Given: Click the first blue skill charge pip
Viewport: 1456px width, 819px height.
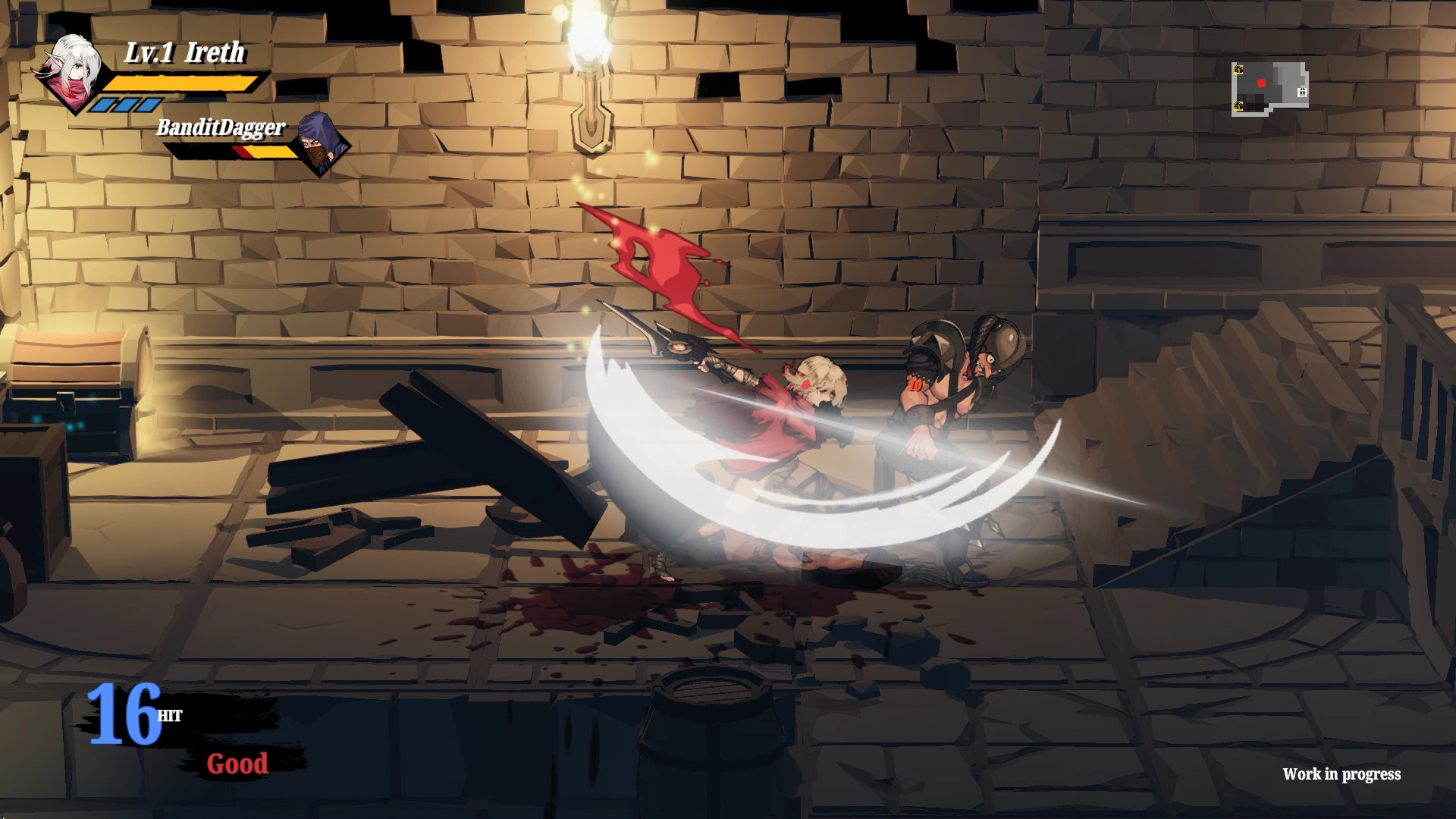Looking at the screenshot, I should coord(104,106).
